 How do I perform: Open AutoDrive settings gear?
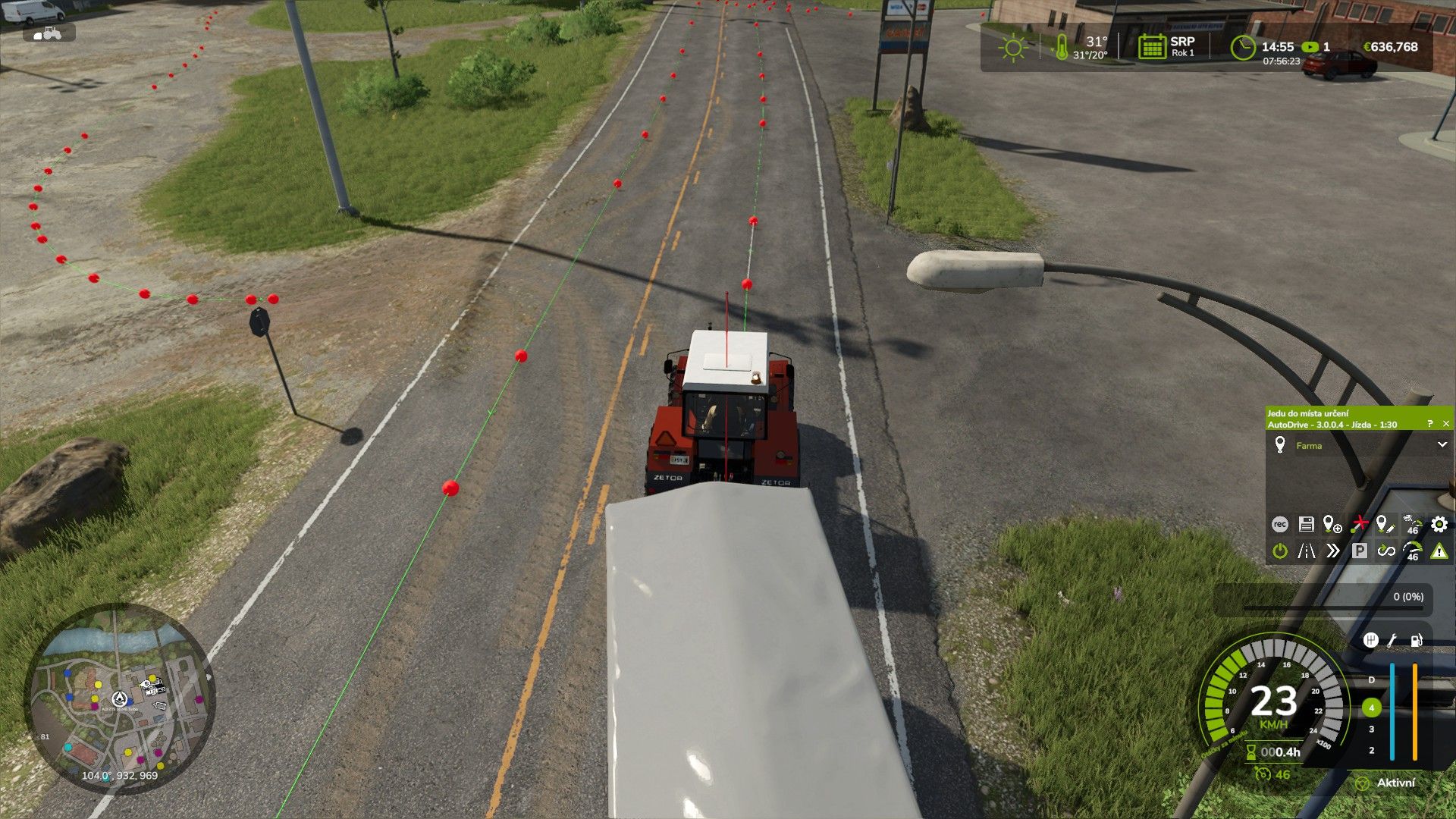pyautogui.click(x=1439, y=524)
